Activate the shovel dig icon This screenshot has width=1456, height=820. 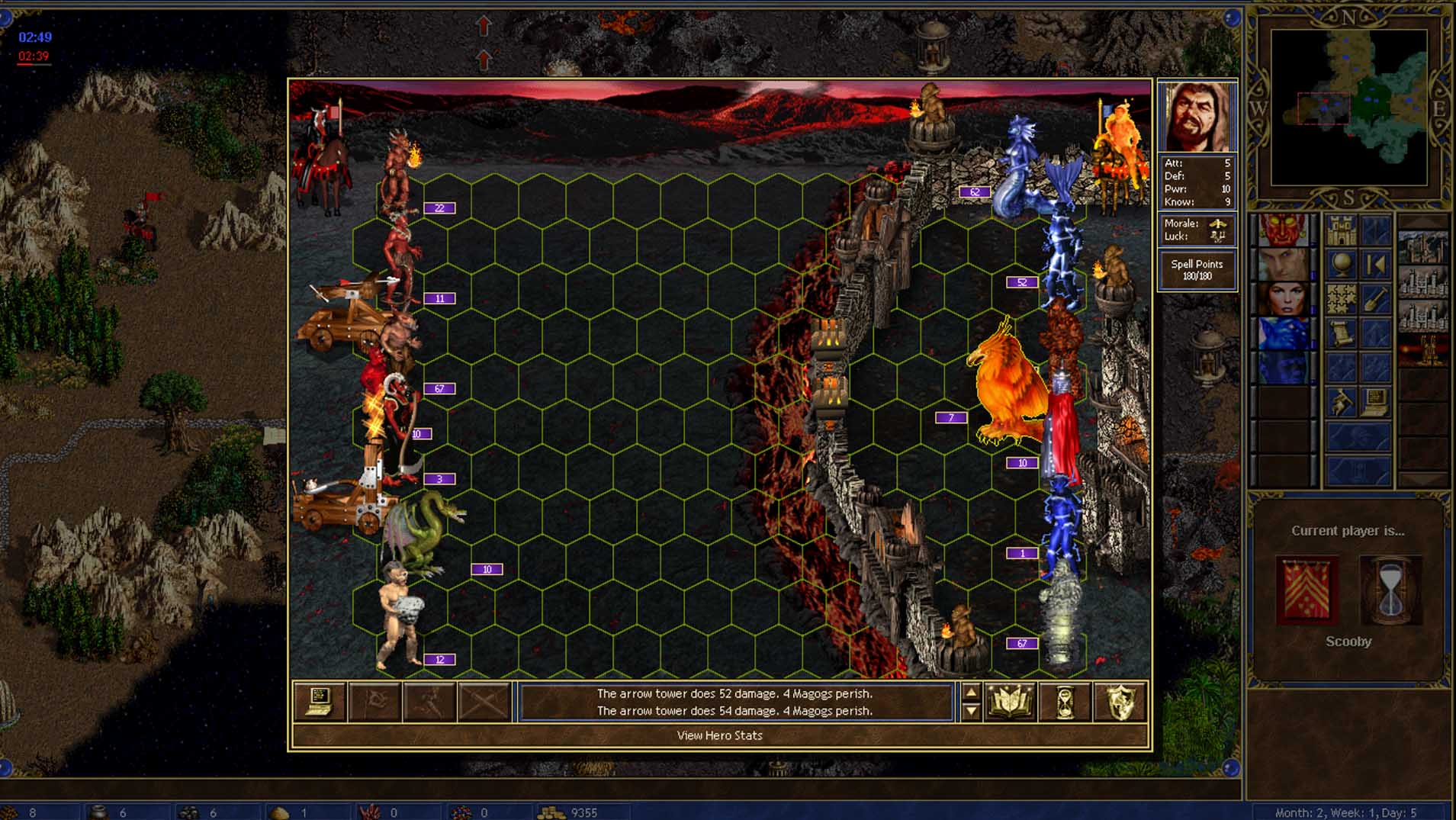tap(1375, 299)
